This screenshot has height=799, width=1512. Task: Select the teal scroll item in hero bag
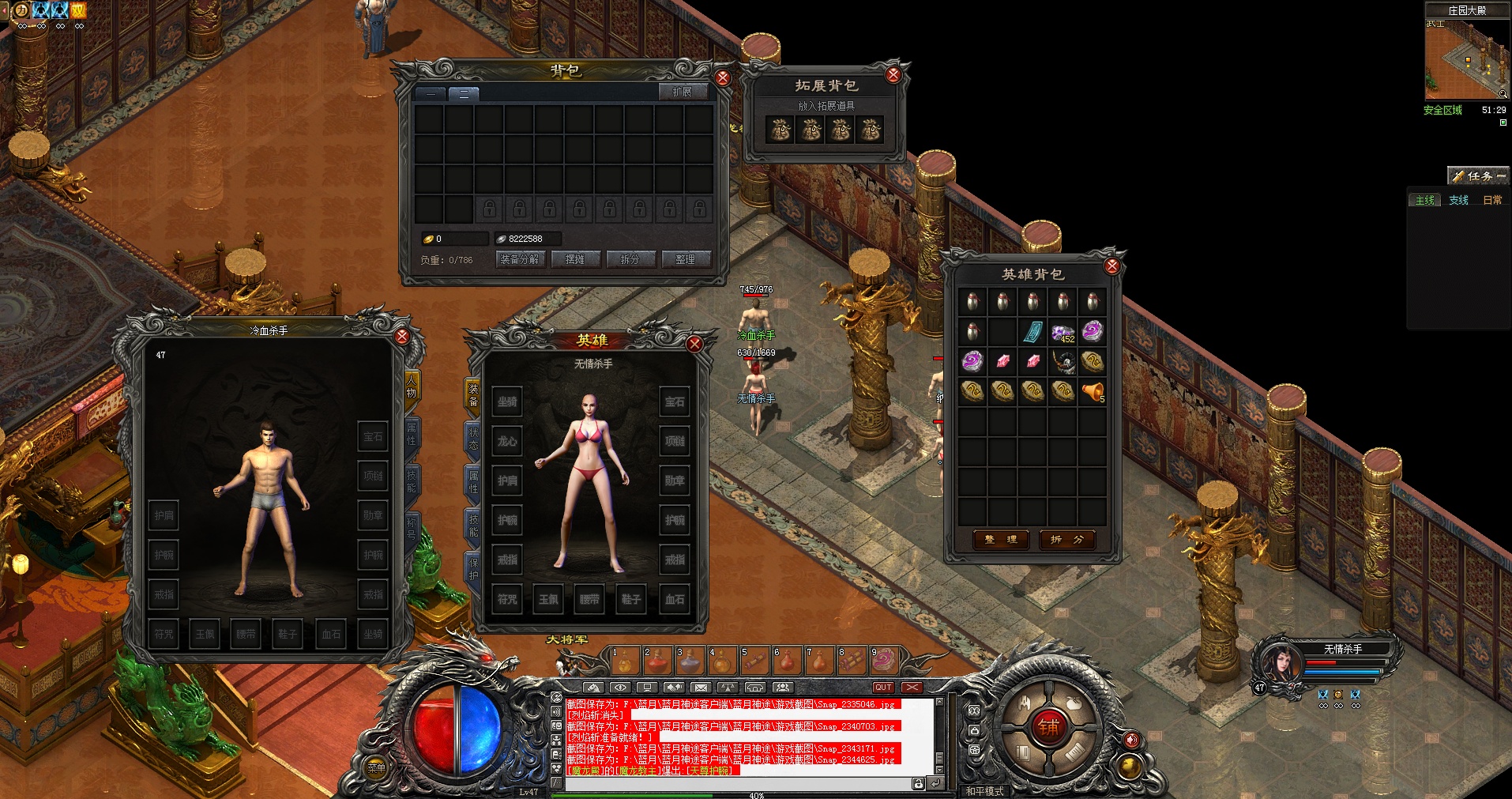click(1032, 332)
